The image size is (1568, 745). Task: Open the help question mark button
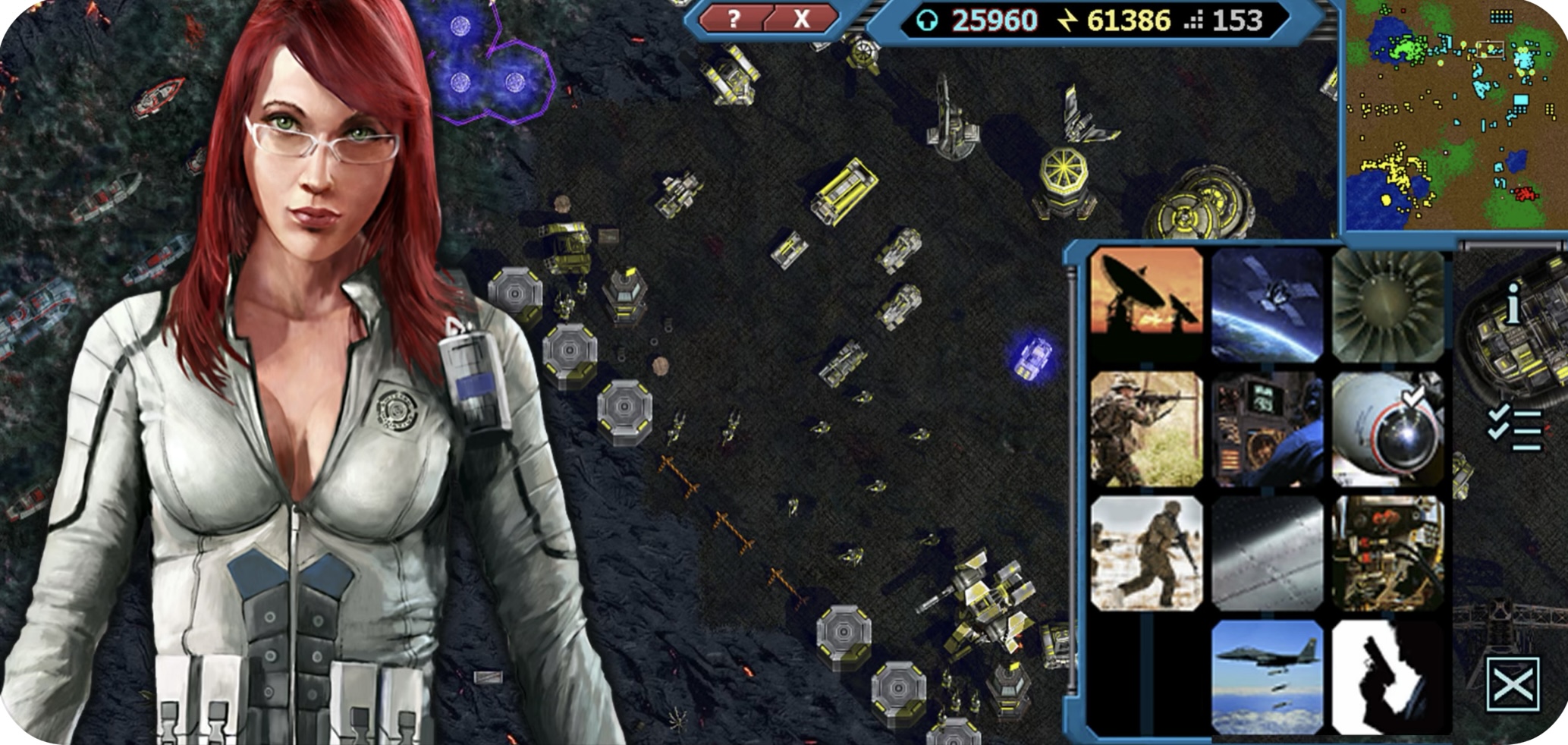click(732, 19)
